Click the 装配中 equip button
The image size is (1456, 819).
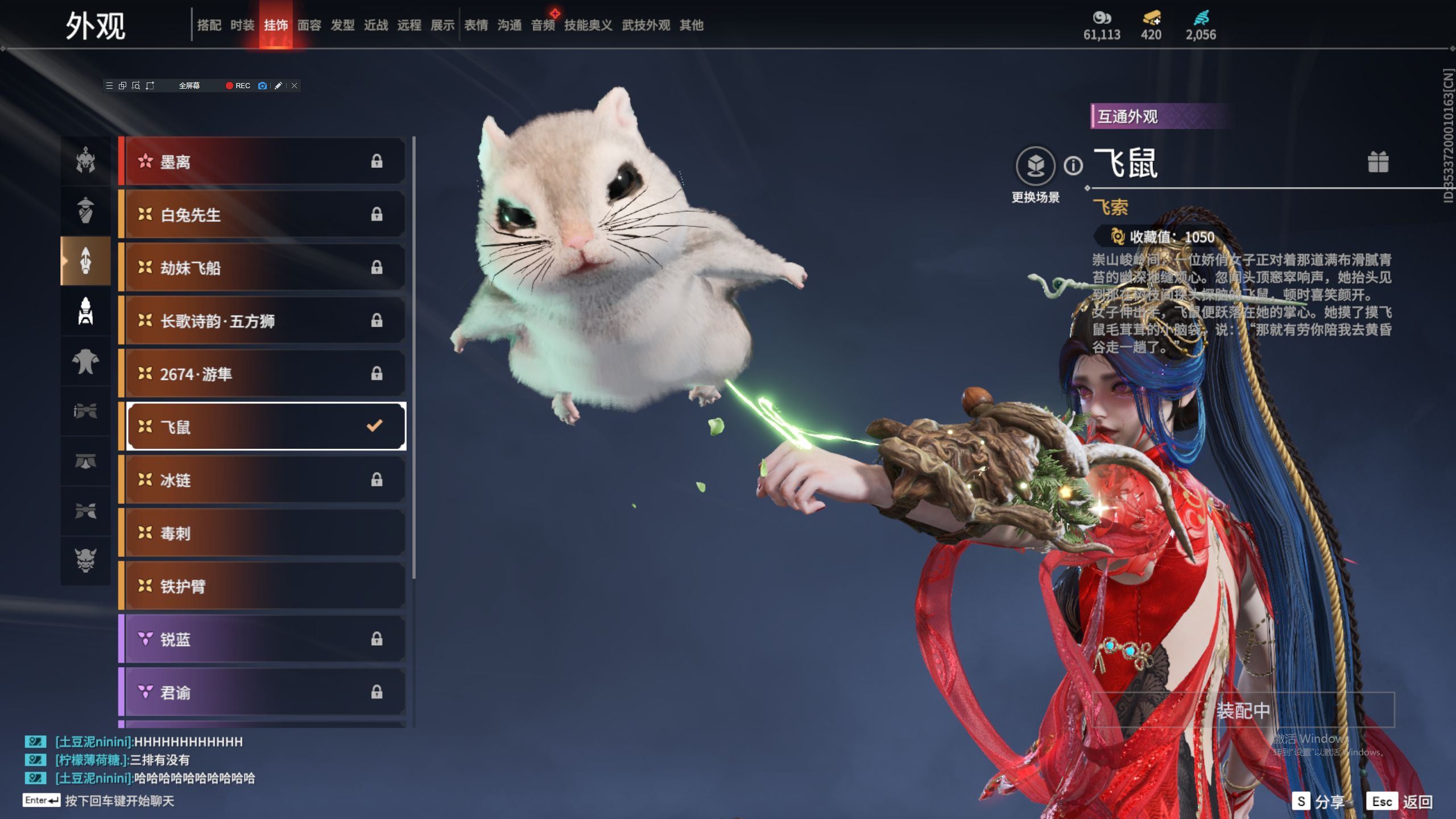(x=1243, y=710)
